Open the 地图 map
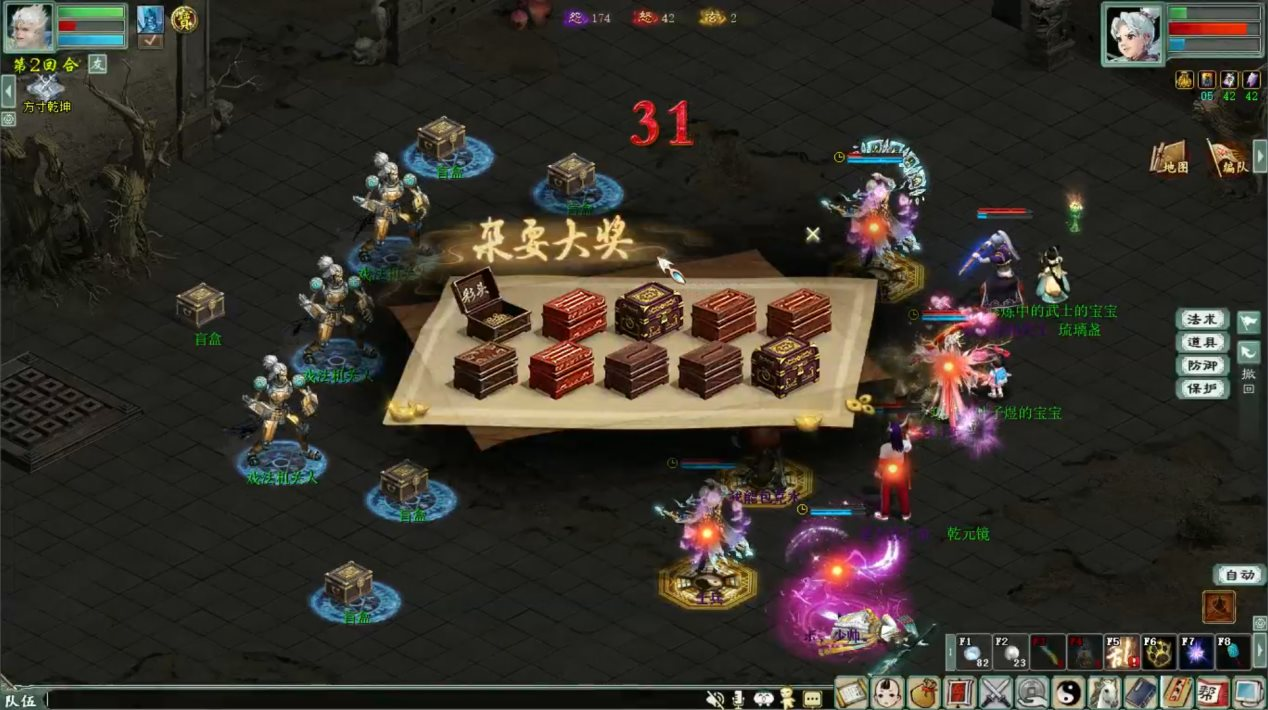Viewport: 1268px width, 710px height. (x=1168, y=157)
